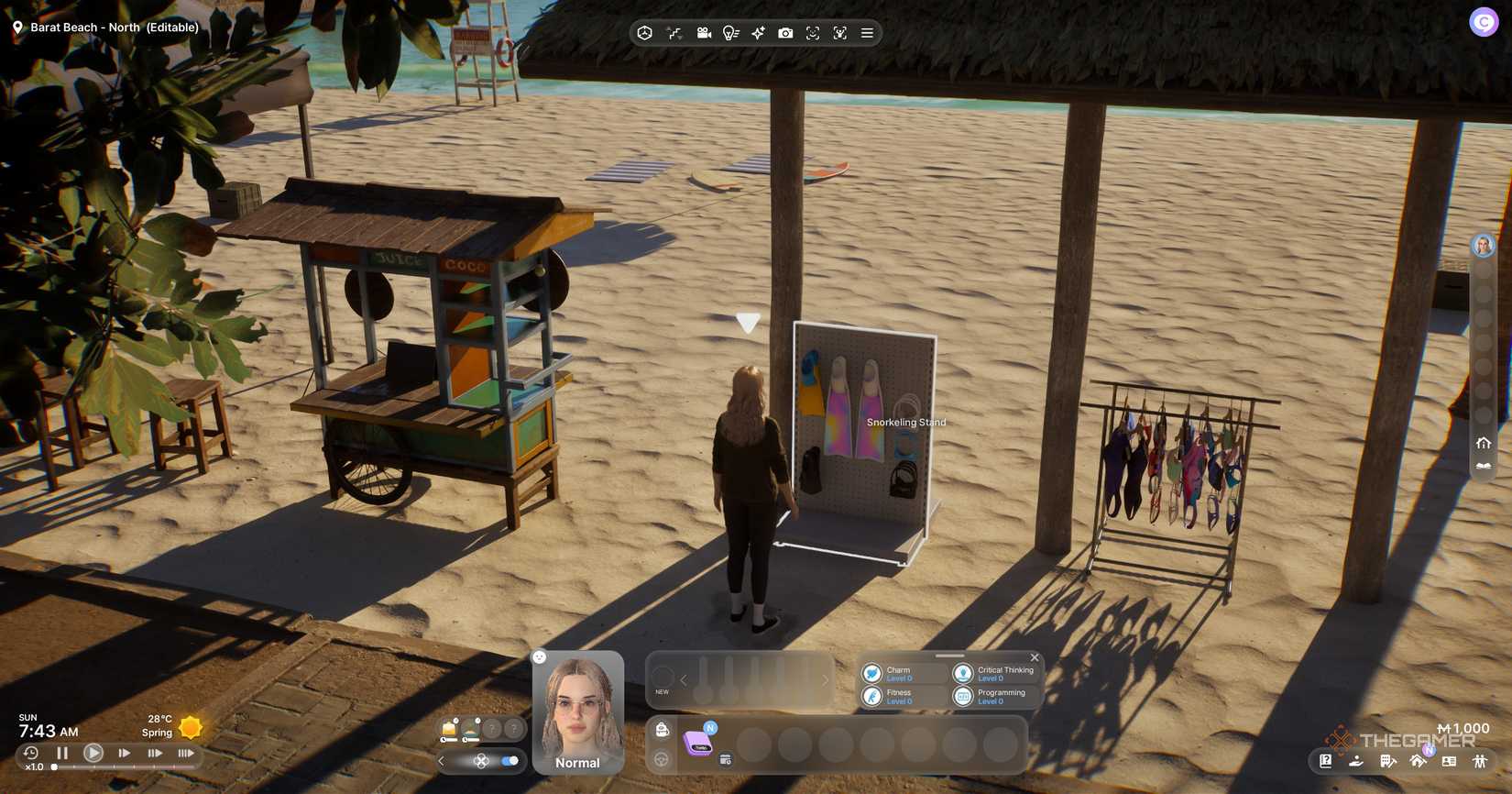The width and height of the screenshot is (1512, 794).
Task: Select the Charm skill entry
Action: pos(896,674)
